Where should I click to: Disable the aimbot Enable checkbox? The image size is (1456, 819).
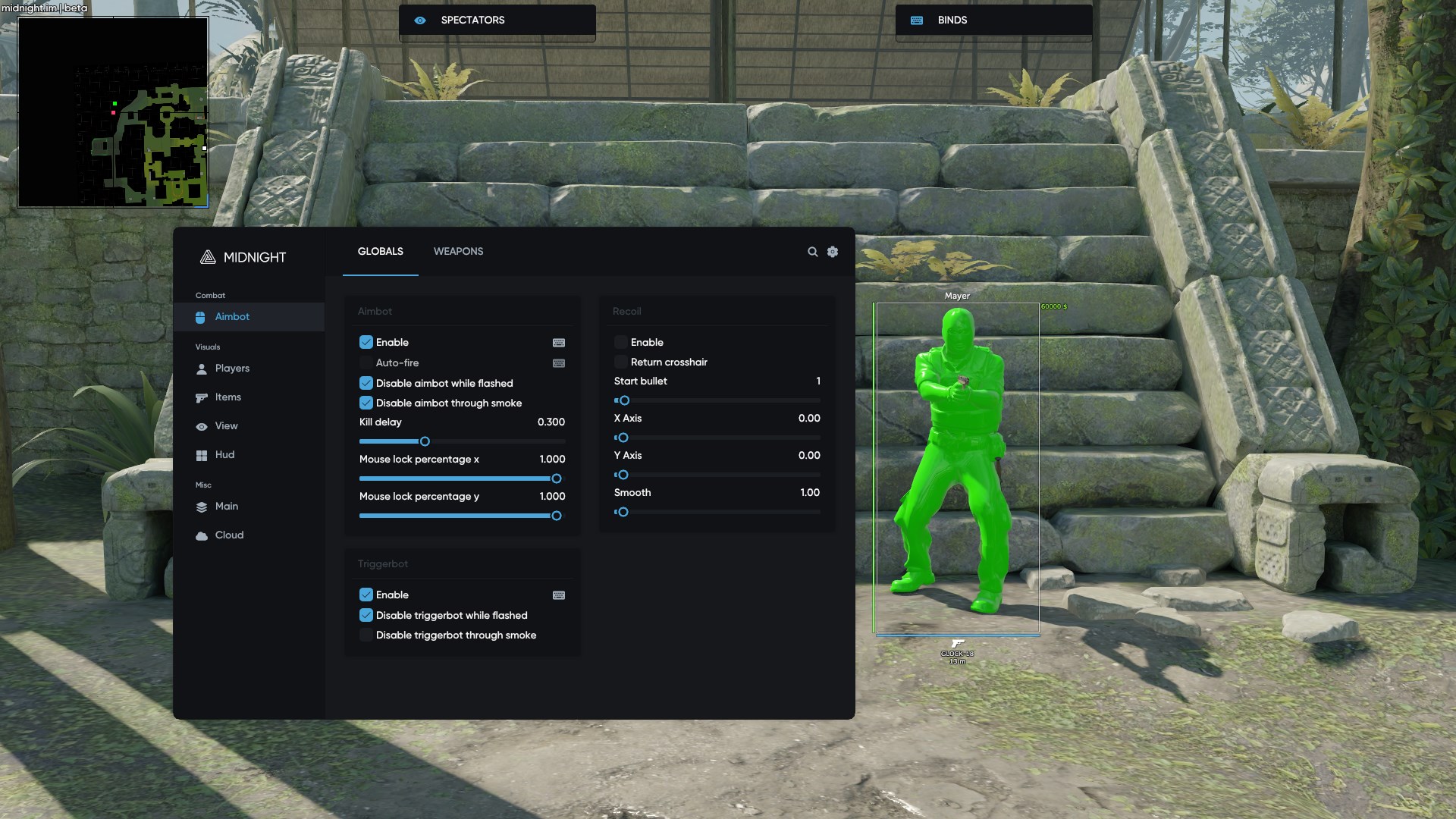(x=366, y=342)
